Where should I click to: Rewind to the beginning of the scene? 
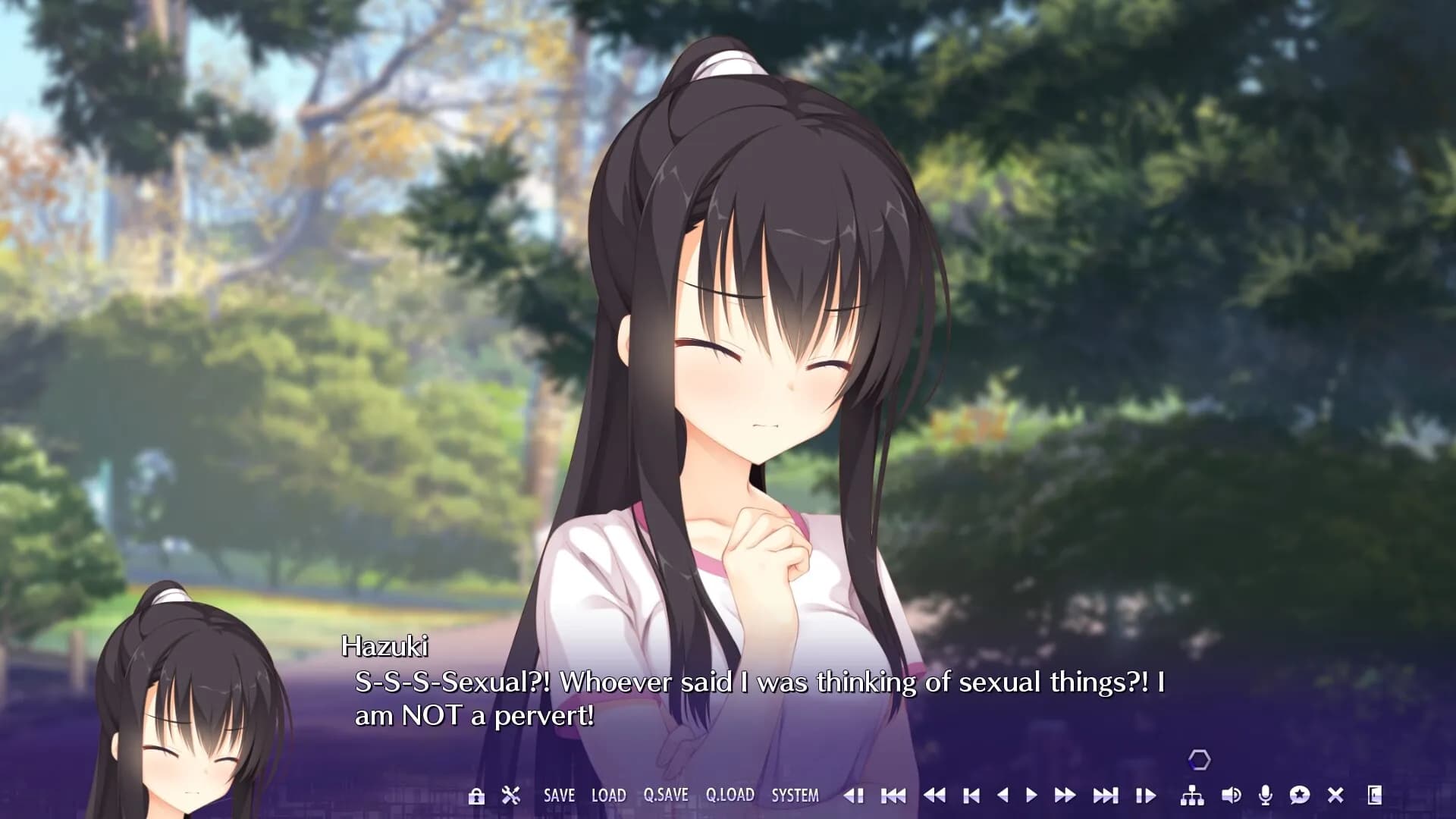(893, 795)
